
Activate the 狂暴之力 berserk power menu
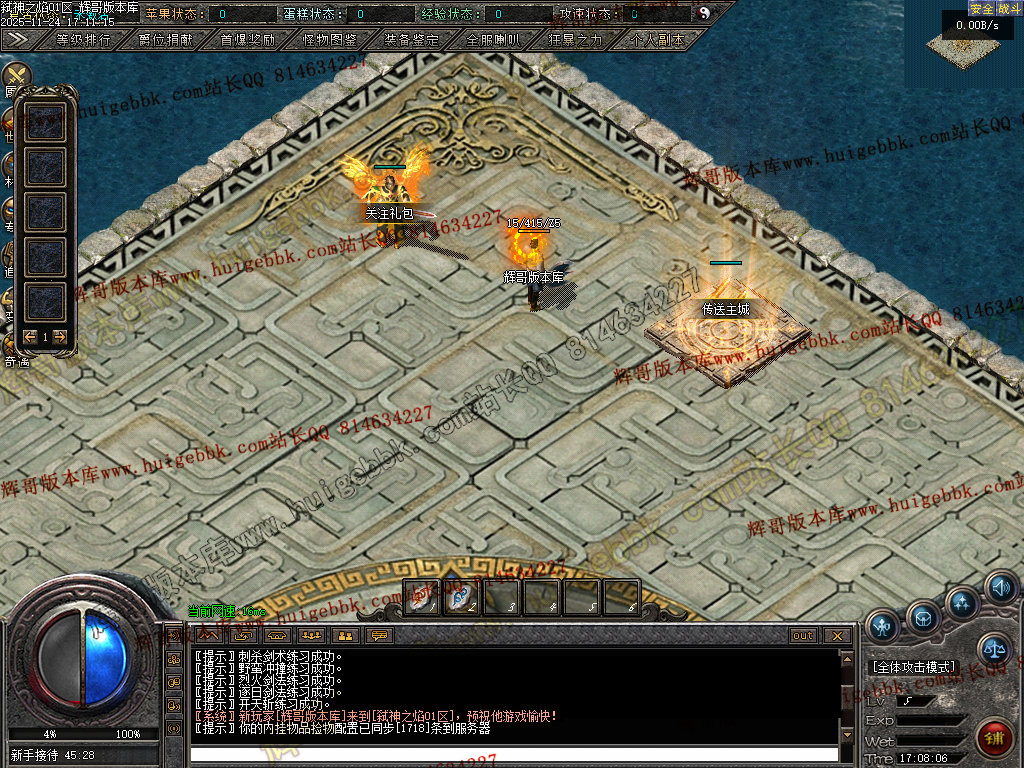click(575, 41)
